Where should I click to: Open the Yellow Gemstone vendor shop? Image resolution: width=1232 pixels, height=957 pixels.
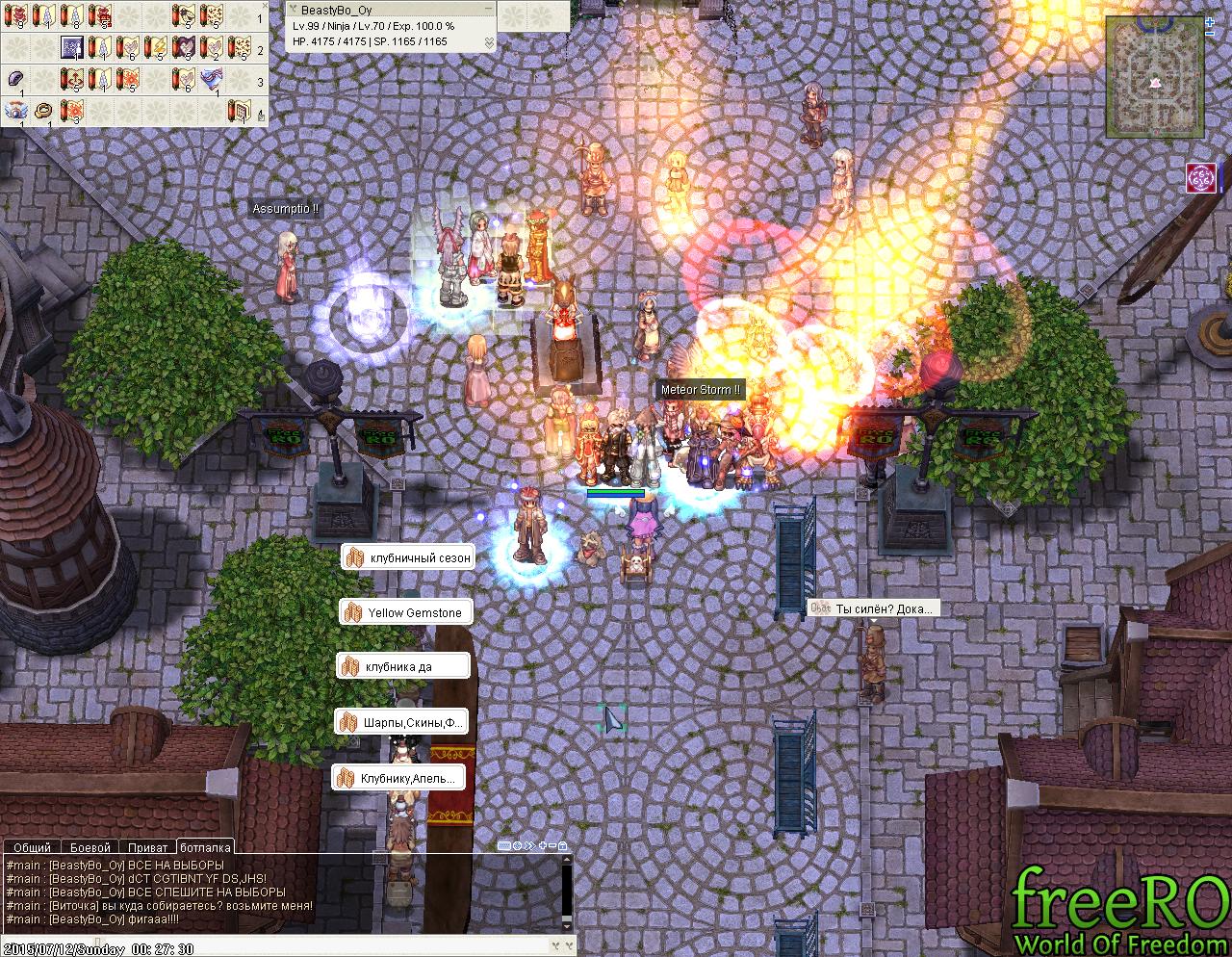(405, 612)
